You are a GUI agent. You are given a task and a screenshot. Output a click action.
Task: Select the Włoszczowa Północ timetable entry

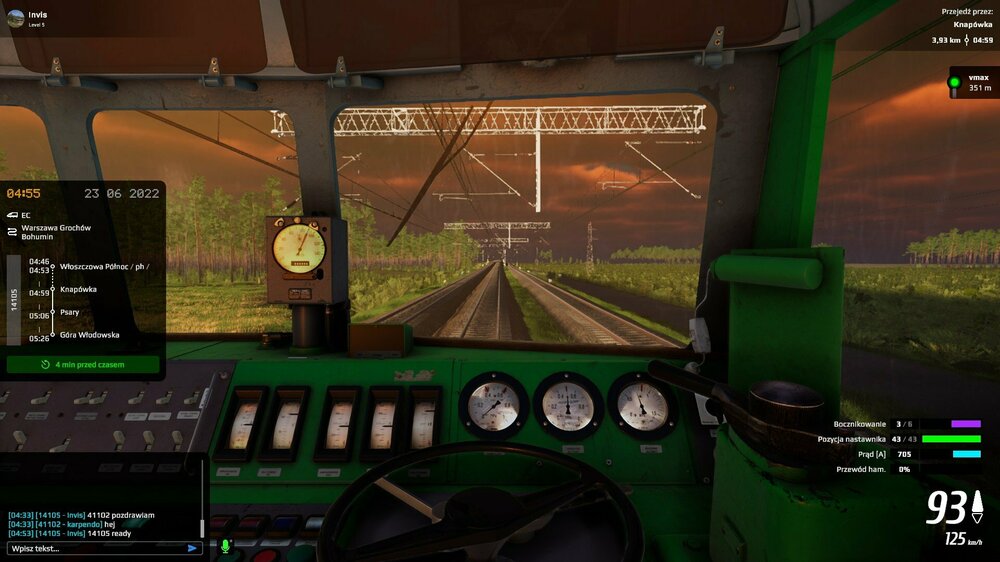point(104,266)
